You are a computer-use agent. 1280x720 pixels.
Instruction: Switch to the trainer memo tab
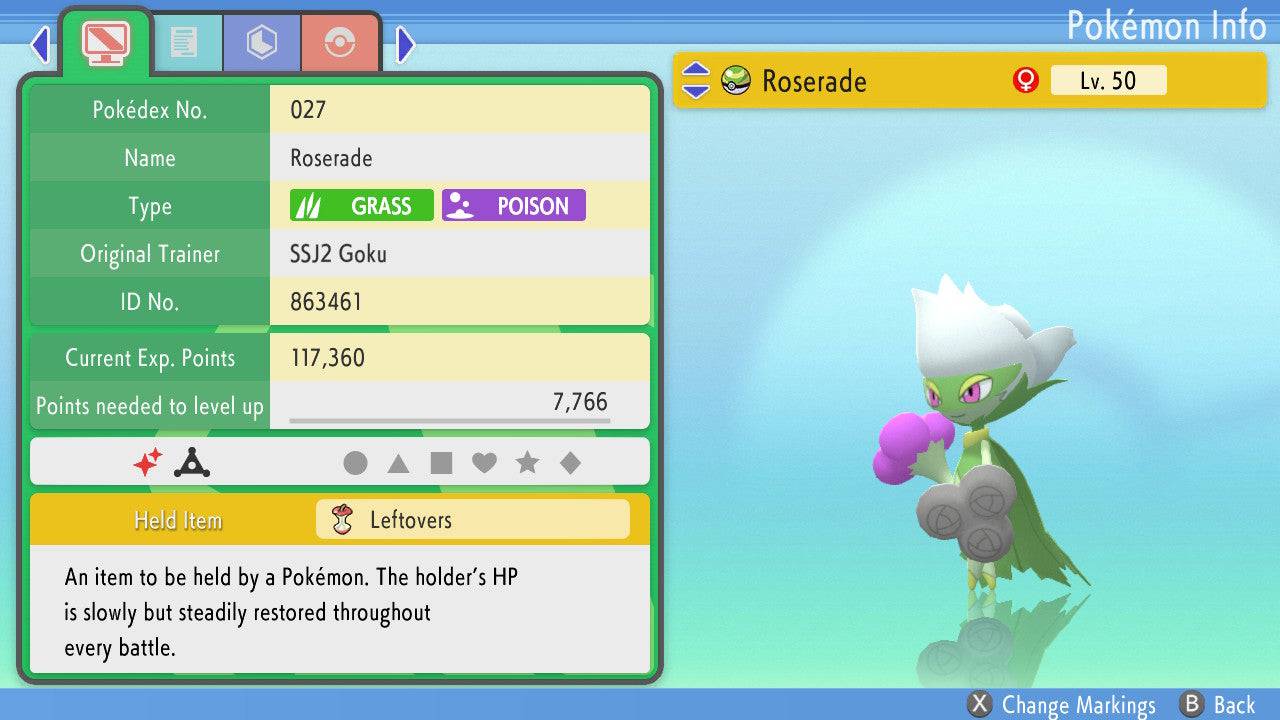pyautogui.click(x=183, y=42)
